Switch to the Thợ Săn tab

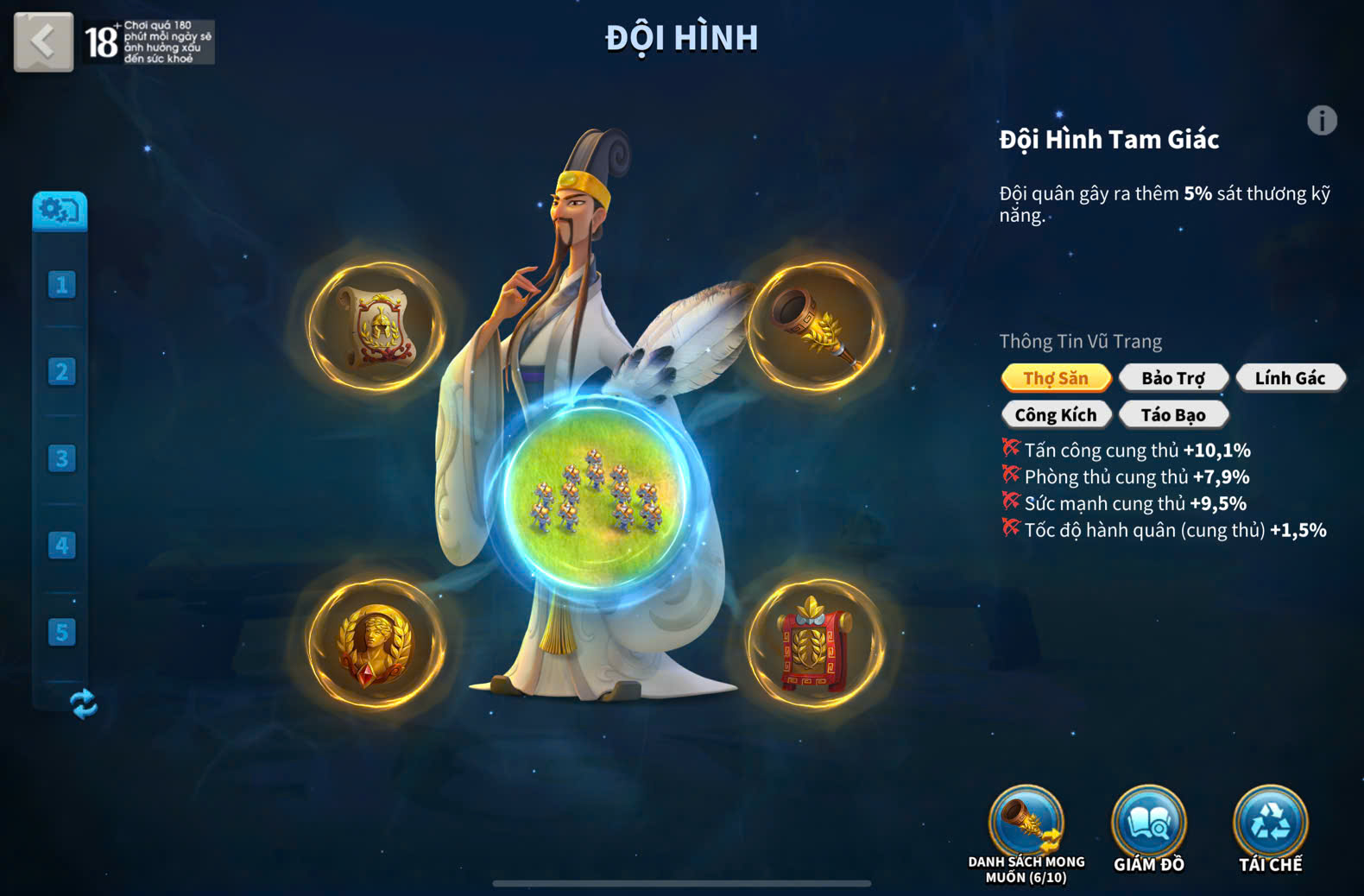[1056, 378]
